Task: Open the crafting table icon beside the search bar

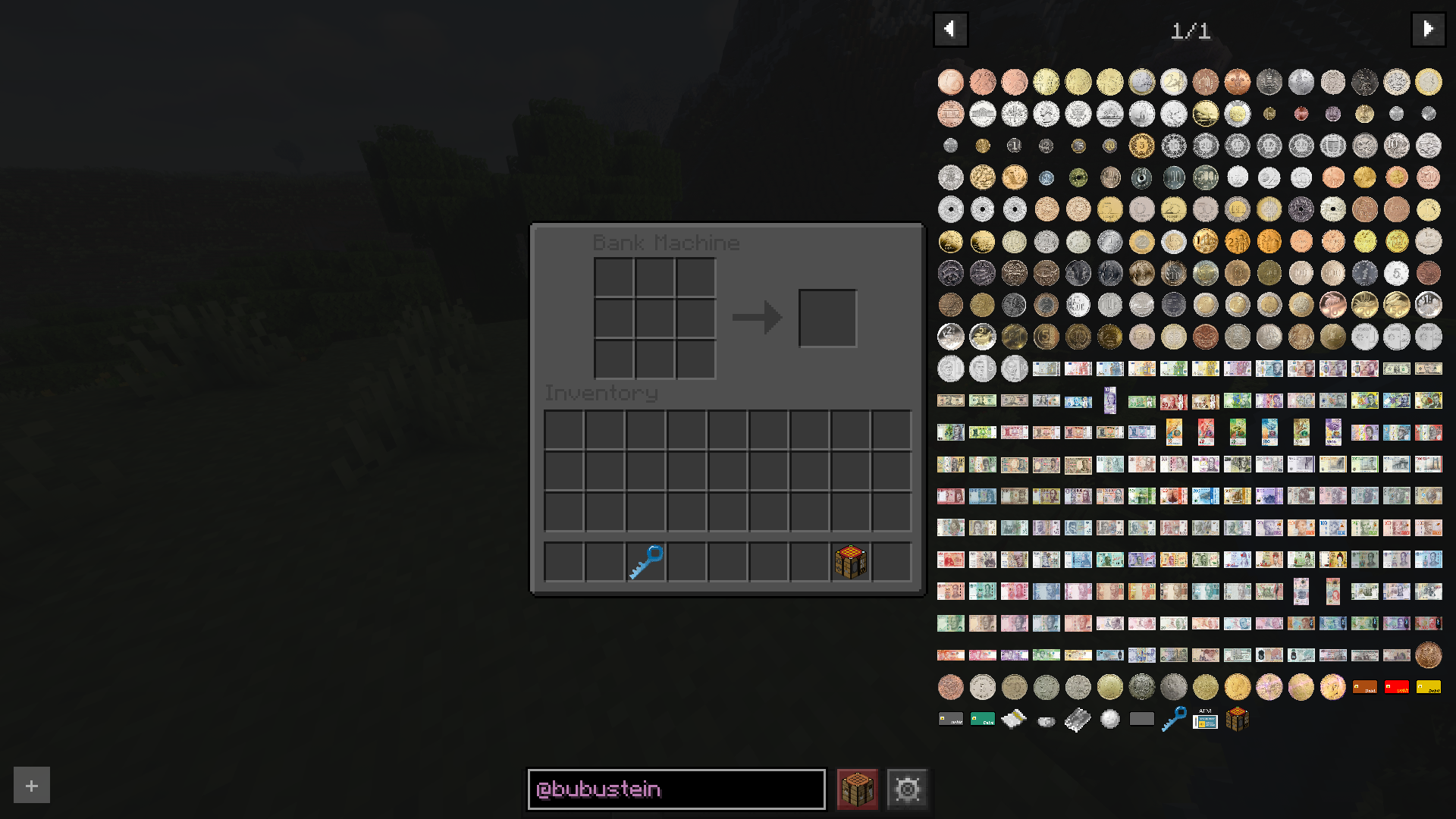Action: point(855,789)
